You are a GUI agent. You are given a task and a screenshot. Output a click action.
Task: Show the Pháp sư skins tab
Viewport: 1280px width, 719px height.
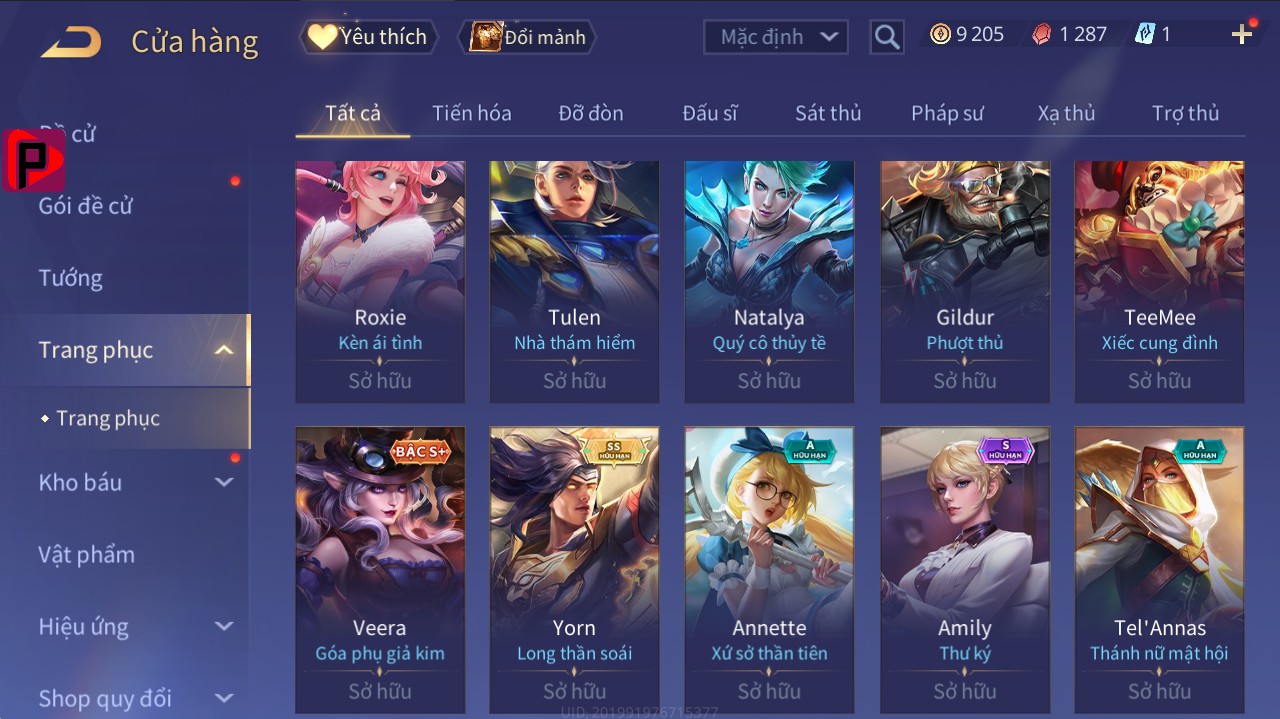[x=947, y=113]
